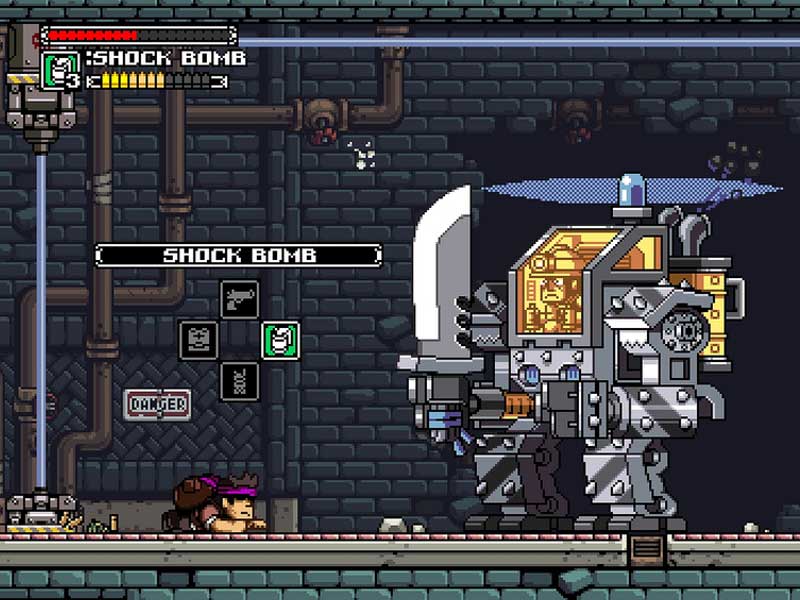Image resolution: width=800 pixels, height=600 pixels.
Task: Select the bottom weapon wheel slot
Action: coord(239,381)
